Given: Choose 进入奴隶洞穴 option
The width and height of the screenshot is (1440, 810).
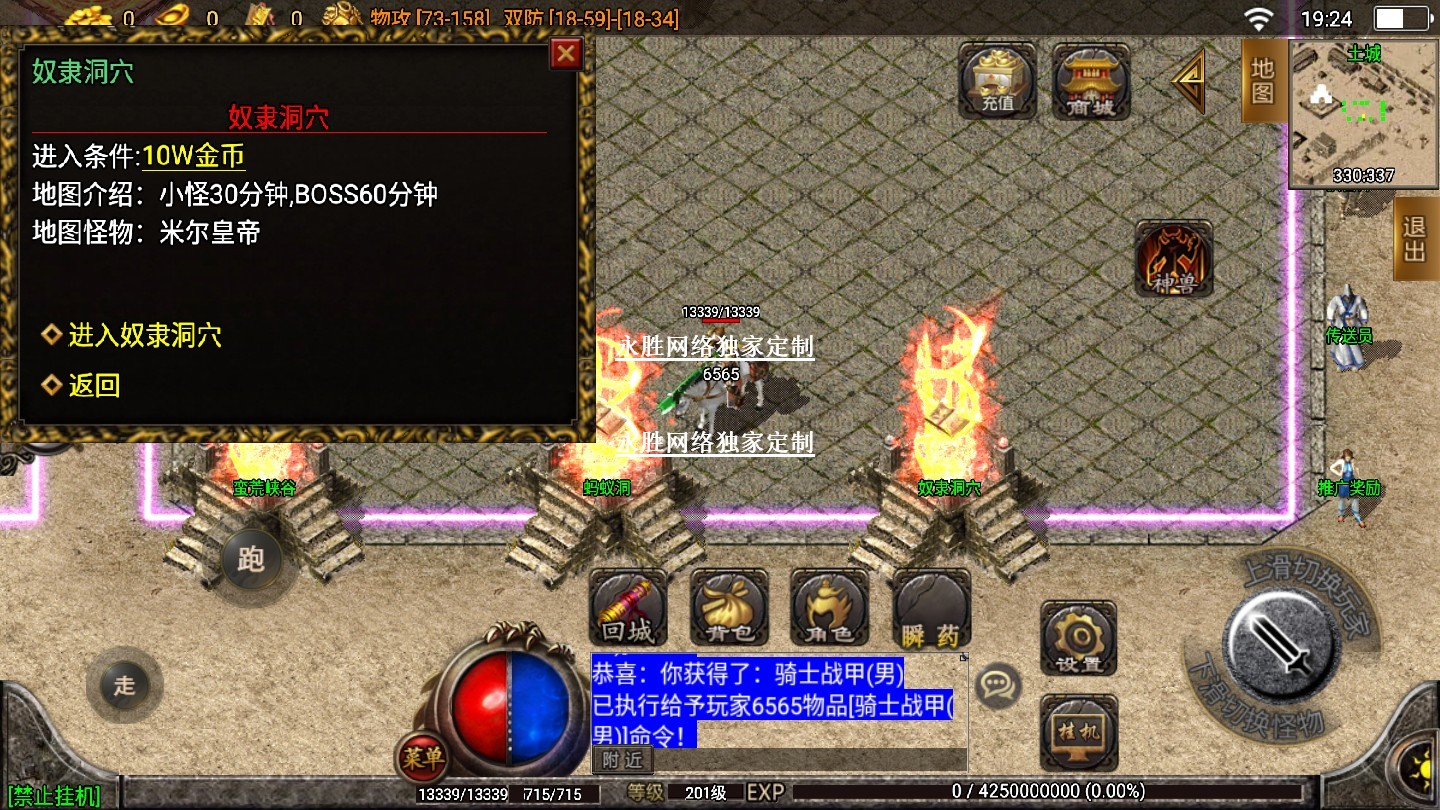Looking at the screenshot, I should tap(144, 335).
